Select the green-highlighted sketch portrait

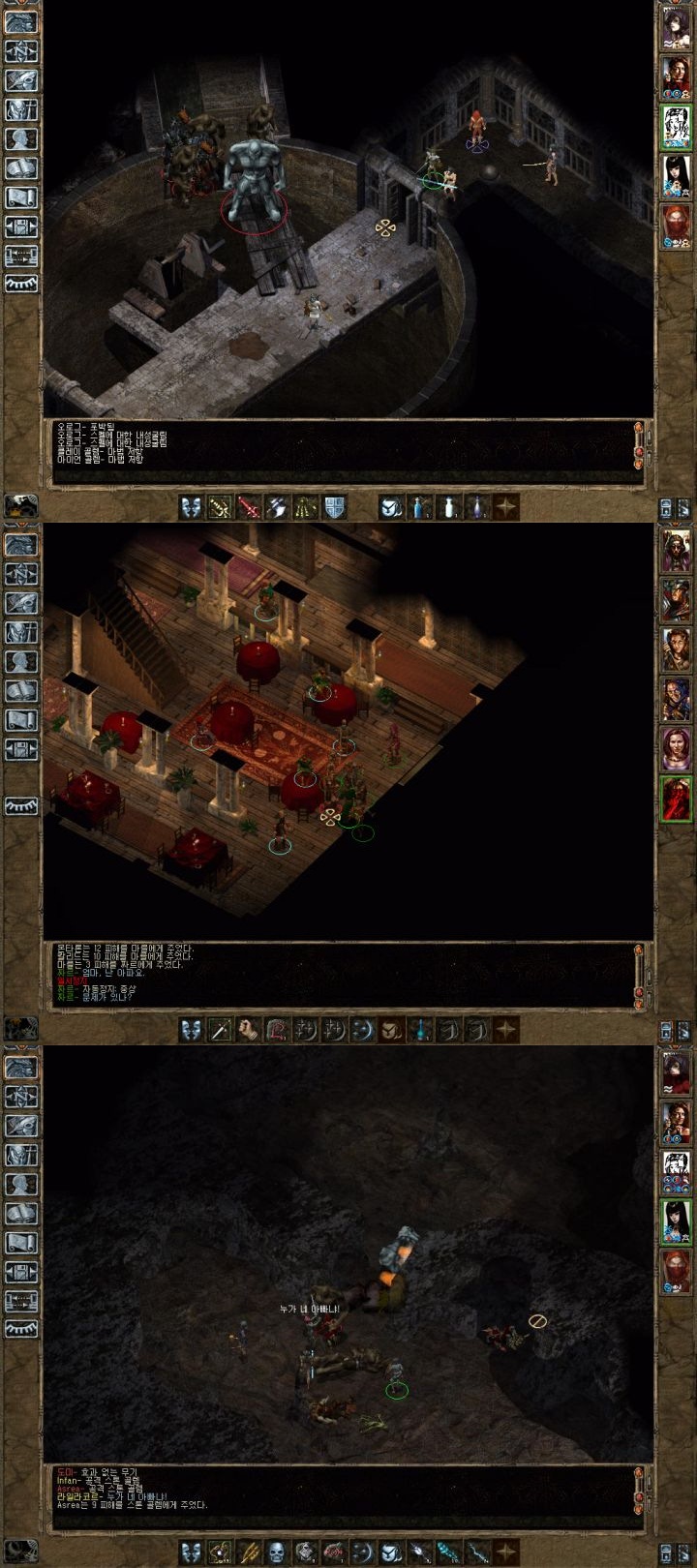675,125
